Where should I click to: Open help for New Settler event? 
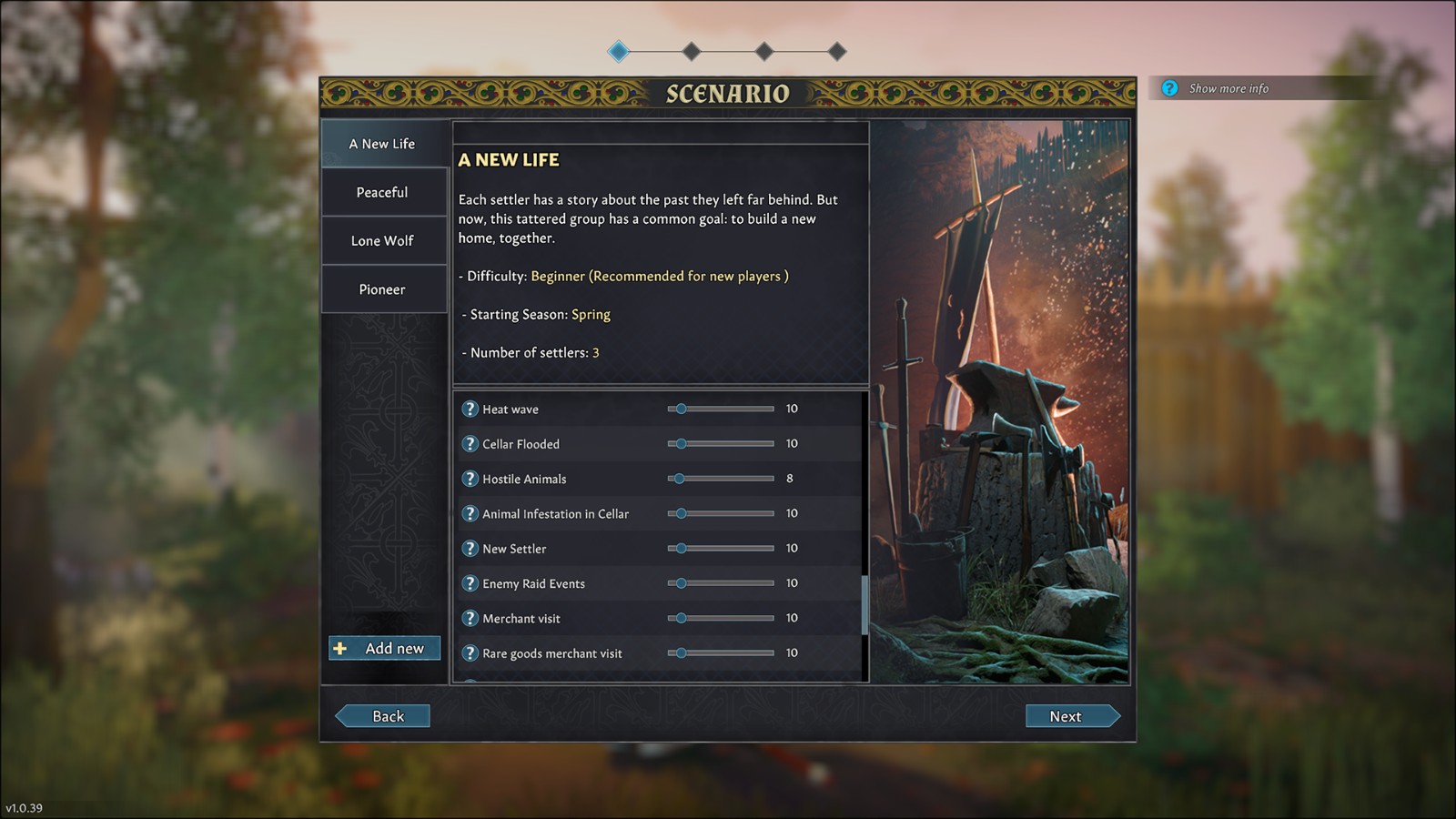click(x=470, y=549)
